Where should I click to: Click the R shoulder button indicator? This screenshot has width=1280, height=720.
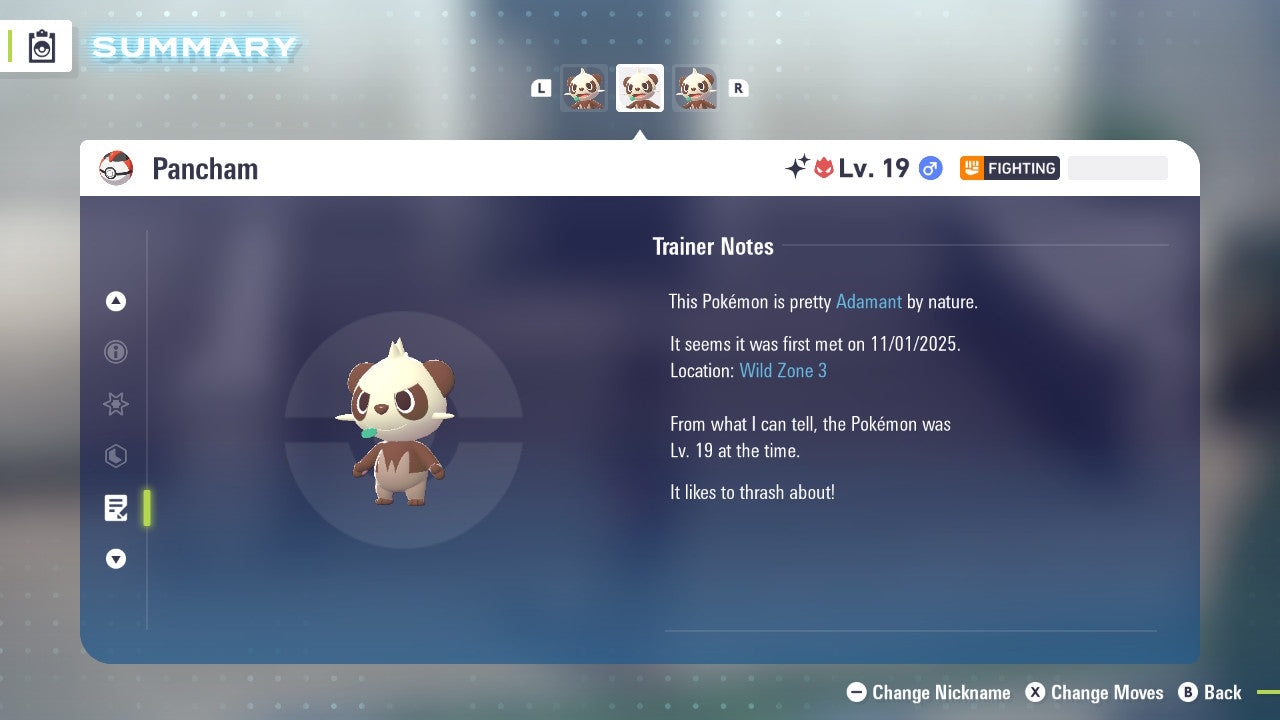tap(739, 88)
